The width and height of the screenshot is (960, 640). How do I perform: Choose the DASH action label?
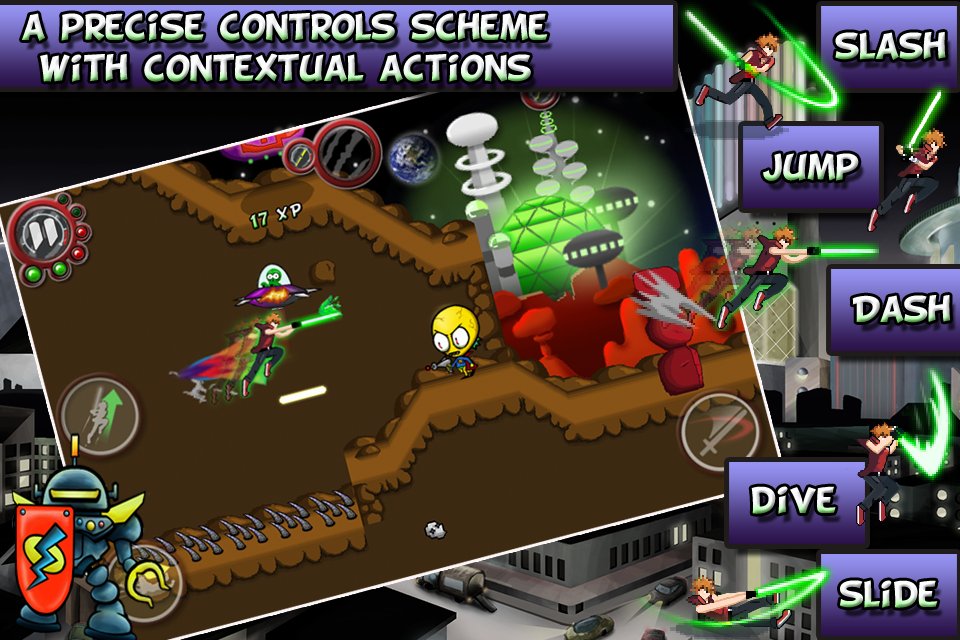point(899,309)
